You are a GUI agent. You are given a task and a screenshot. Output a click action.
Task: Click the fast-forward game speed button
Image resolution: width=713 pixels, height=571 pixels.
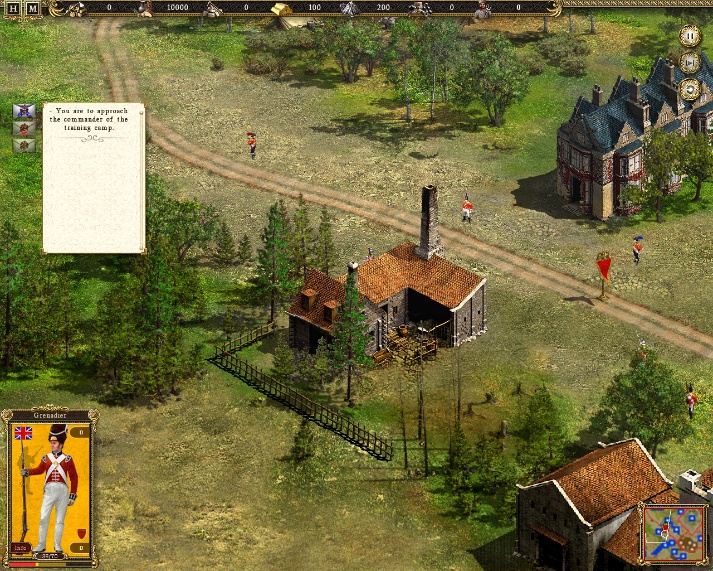pos(689,62)
